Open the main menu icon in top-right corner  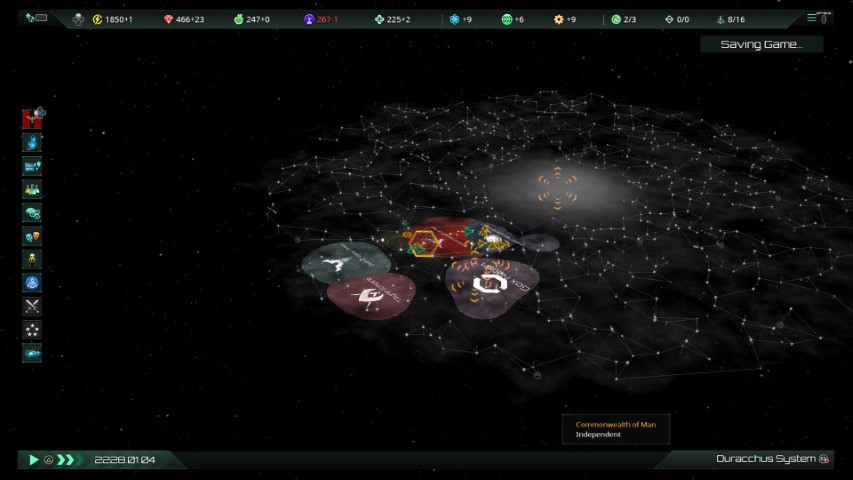coord(819,18)
